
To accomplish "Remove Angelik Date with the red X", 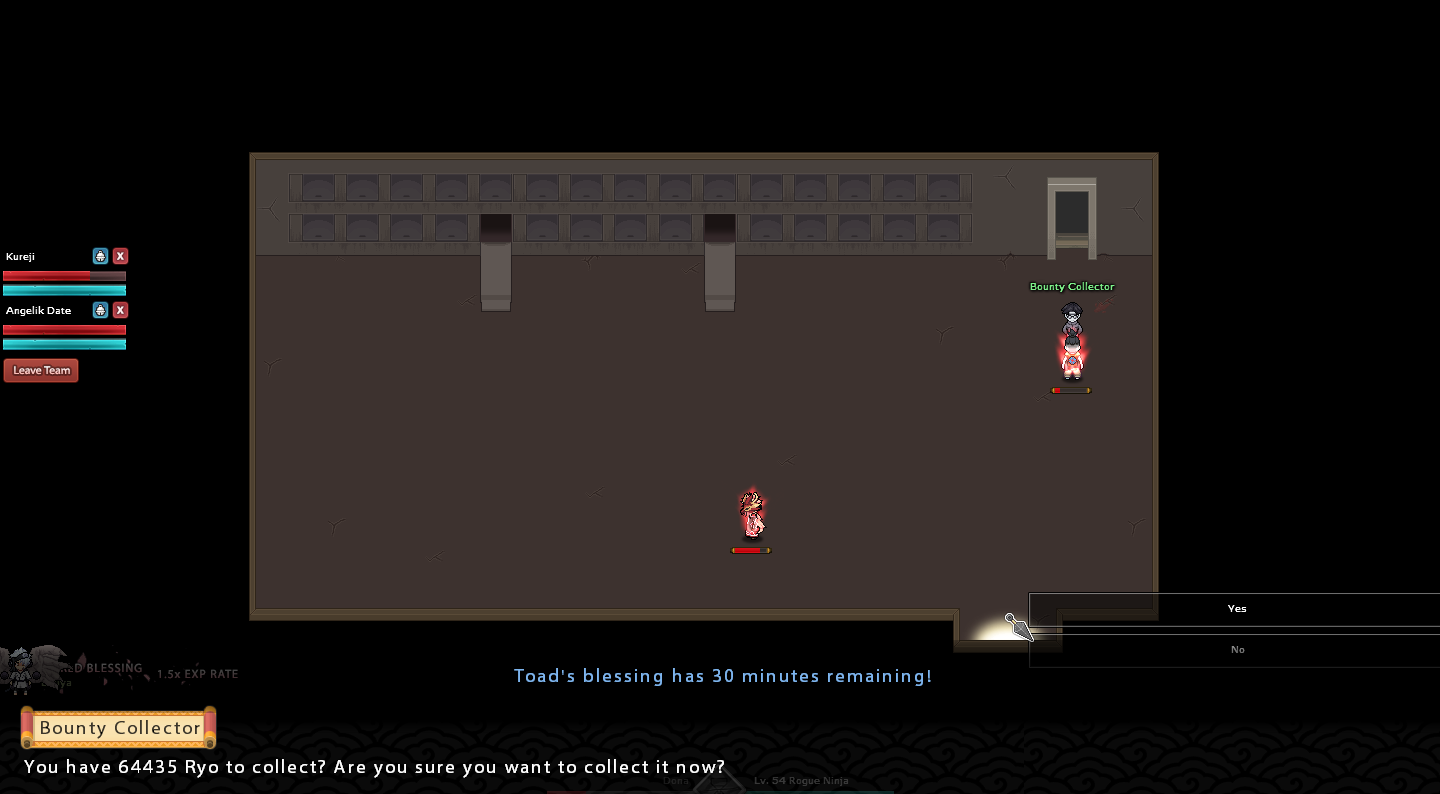I will click(x=120, y=310).
